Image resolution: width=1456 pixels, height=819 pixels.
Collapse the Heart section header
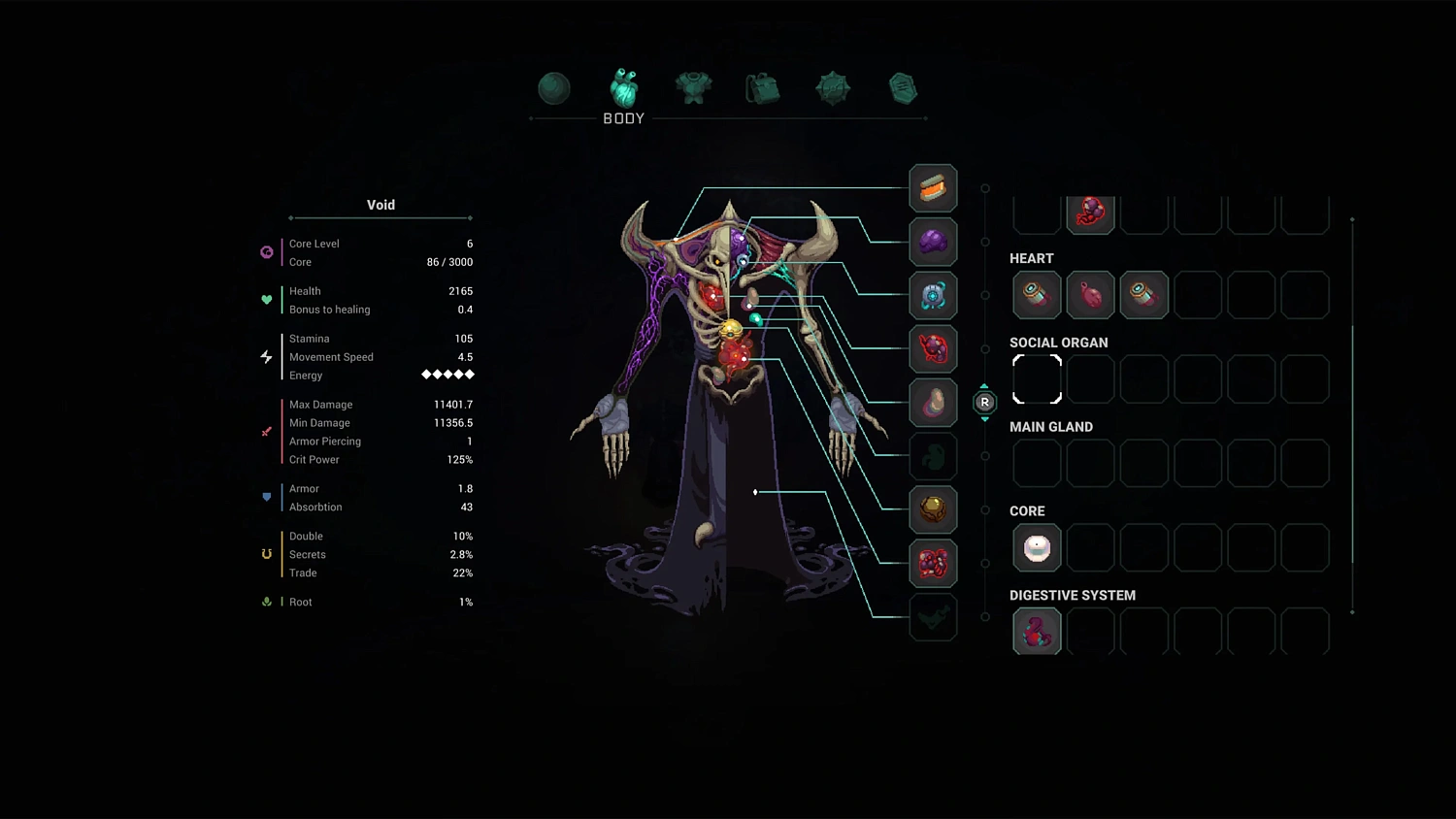pyautogui.click(x=1032, y=258)
